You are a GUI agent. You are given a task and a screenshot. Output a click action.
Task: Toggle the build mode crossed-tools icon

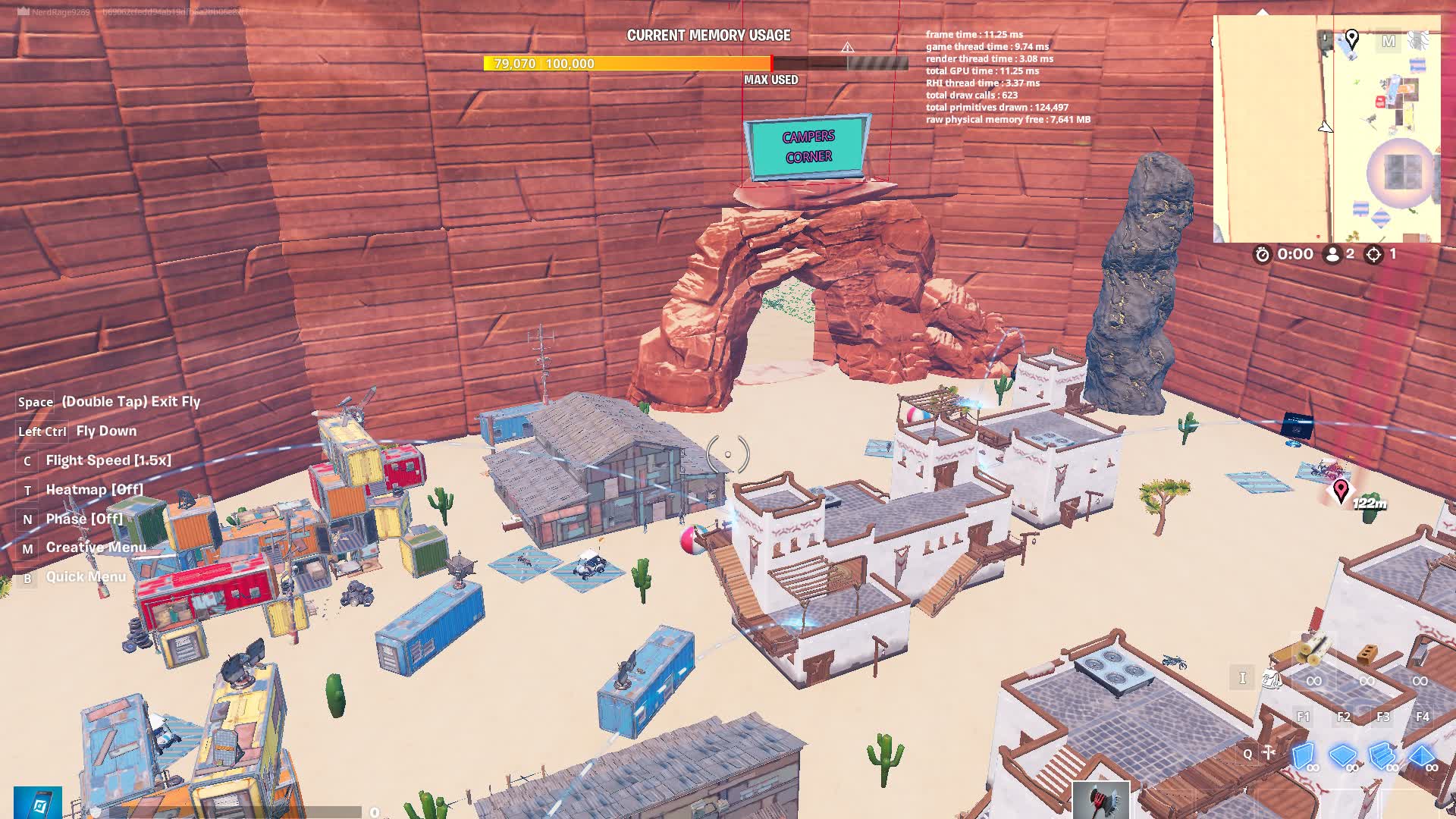(x=1269, y=753)
